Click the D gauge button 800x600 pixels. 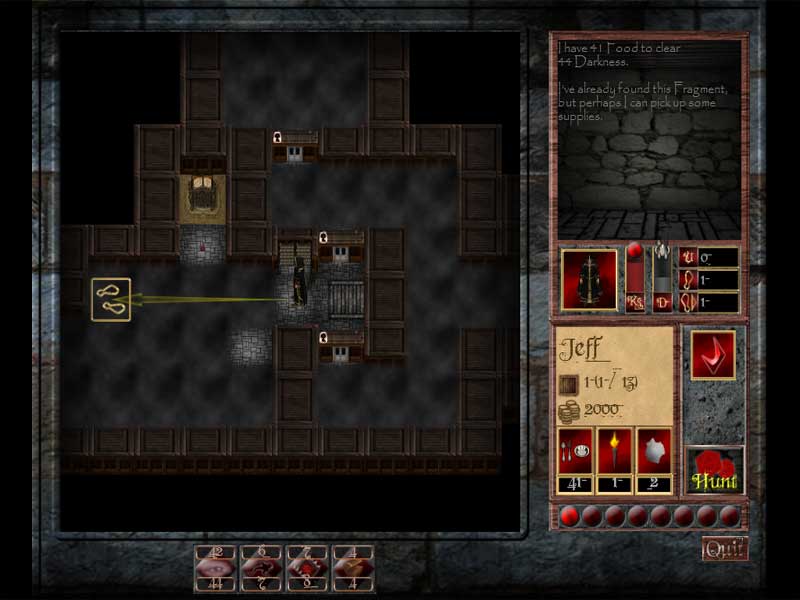(662, 302)
